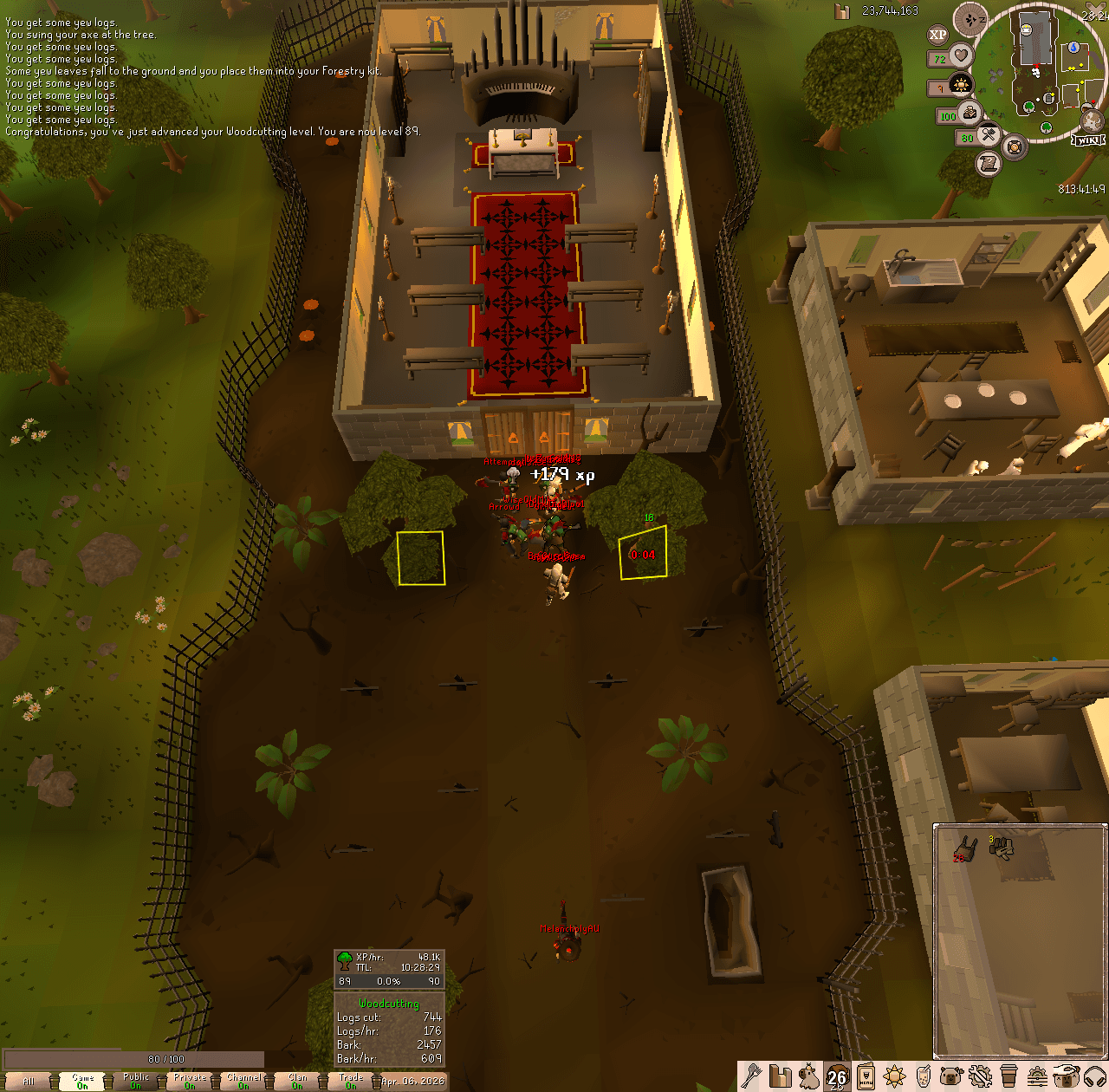The height and width of the screenshot is (1092, 1109).
Task: Click the compass to reset the camera
Action: tap(970, 17)
